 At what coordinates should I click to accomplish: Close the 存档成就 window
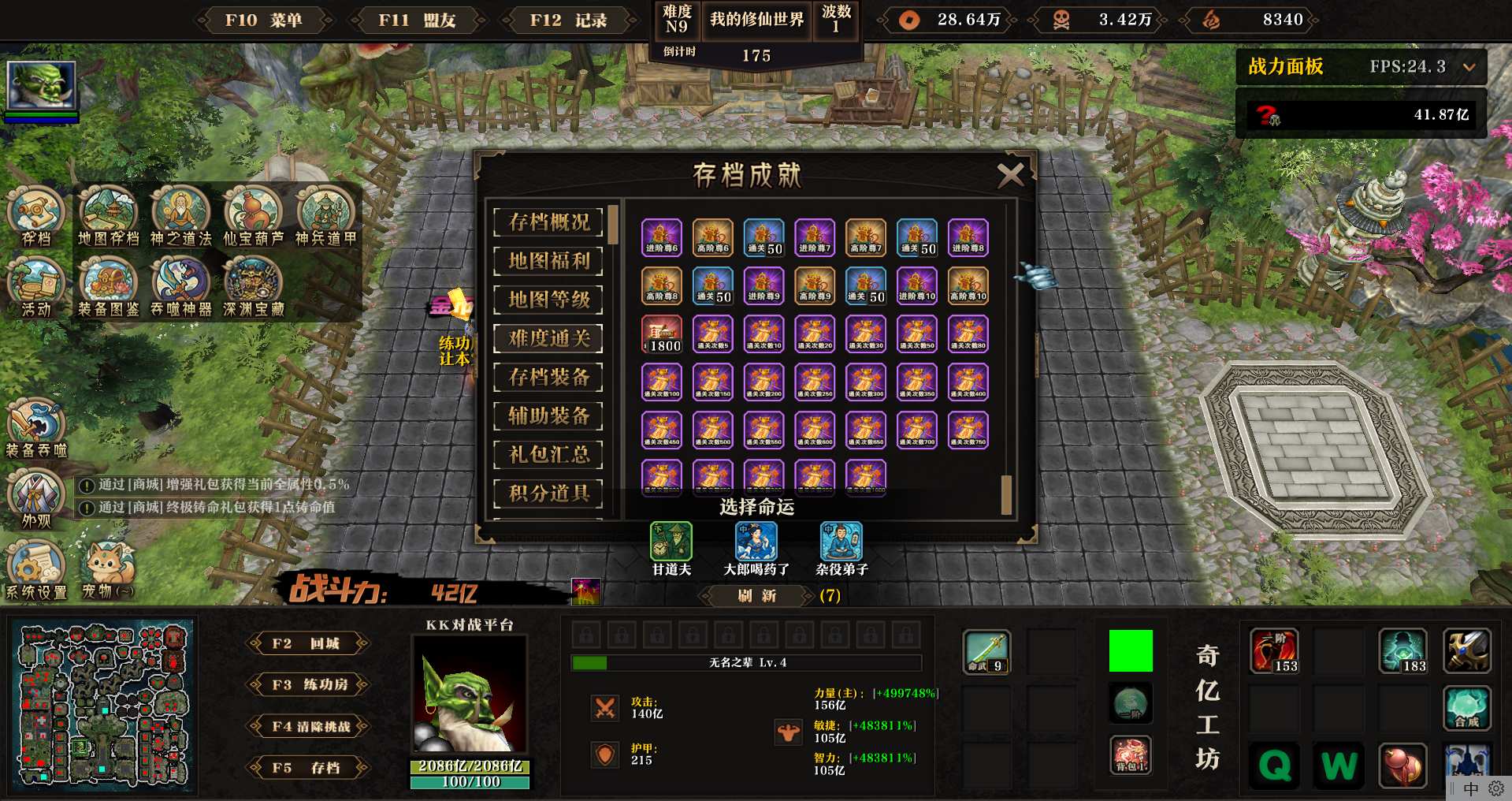pos(1010,175)
